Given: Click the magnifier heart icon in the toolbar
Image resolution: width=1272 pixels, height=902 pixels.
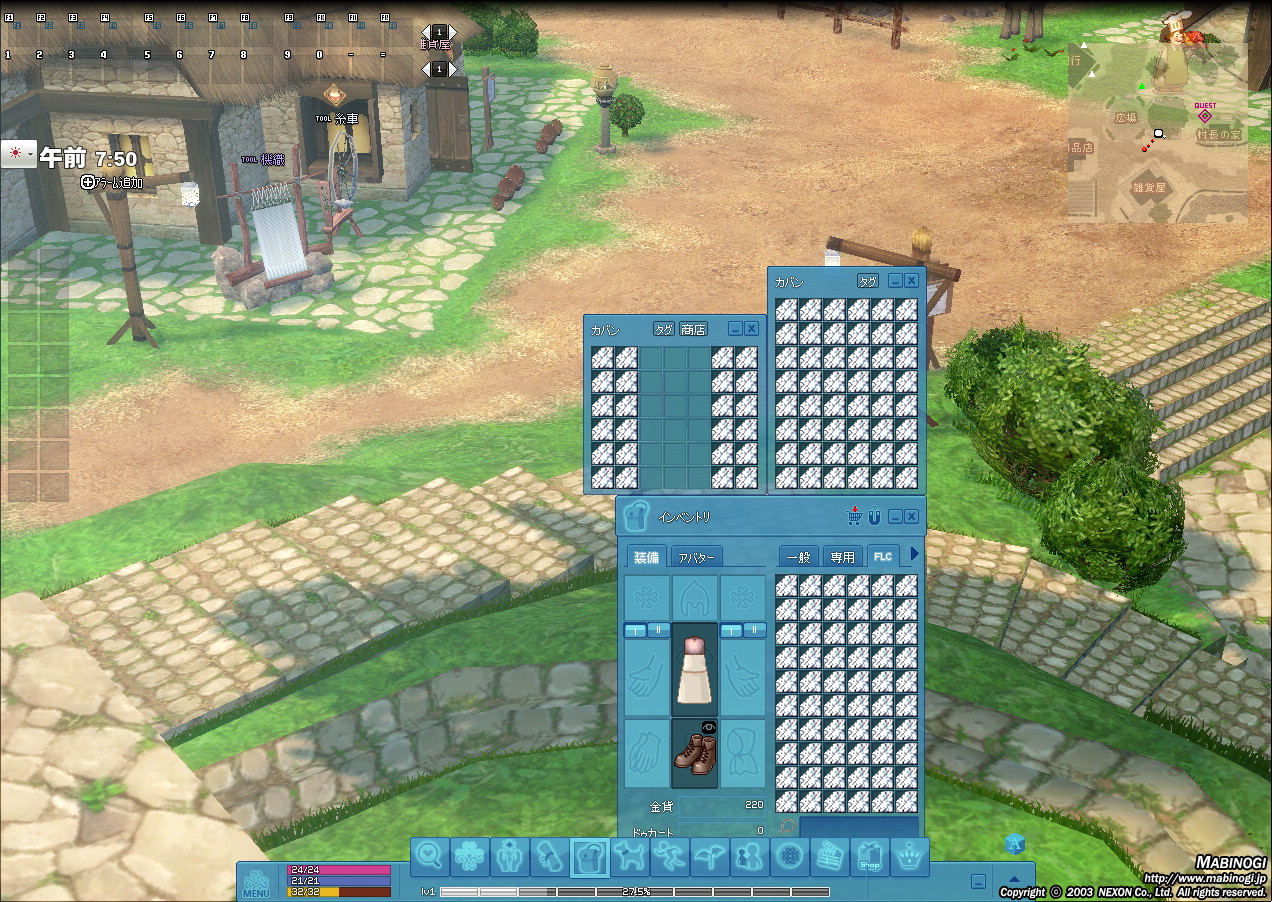Looking at the screenshot, I should click(431, 857).
